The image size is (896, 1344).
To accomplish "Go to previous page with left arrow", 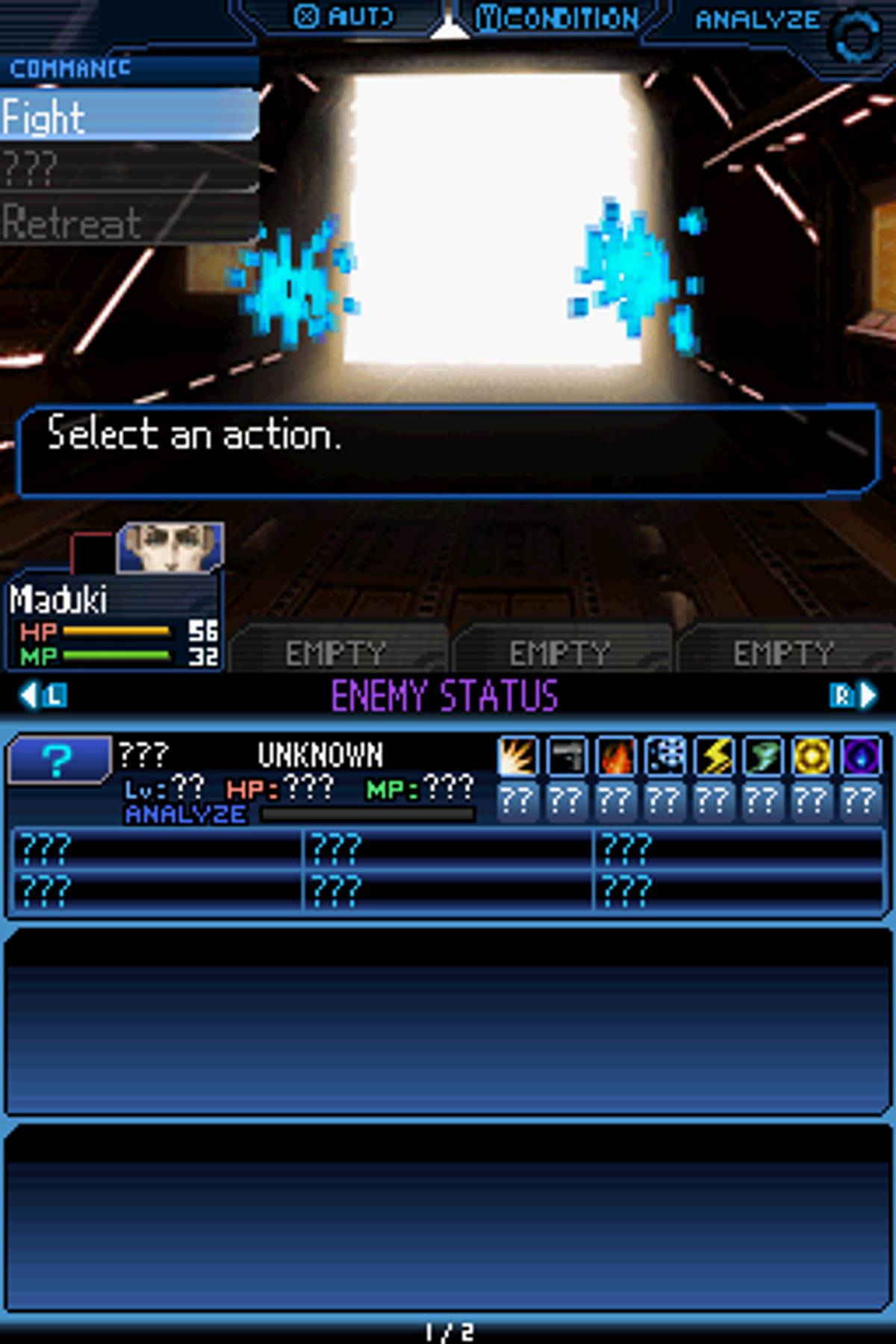I will (x=42, y=696).
